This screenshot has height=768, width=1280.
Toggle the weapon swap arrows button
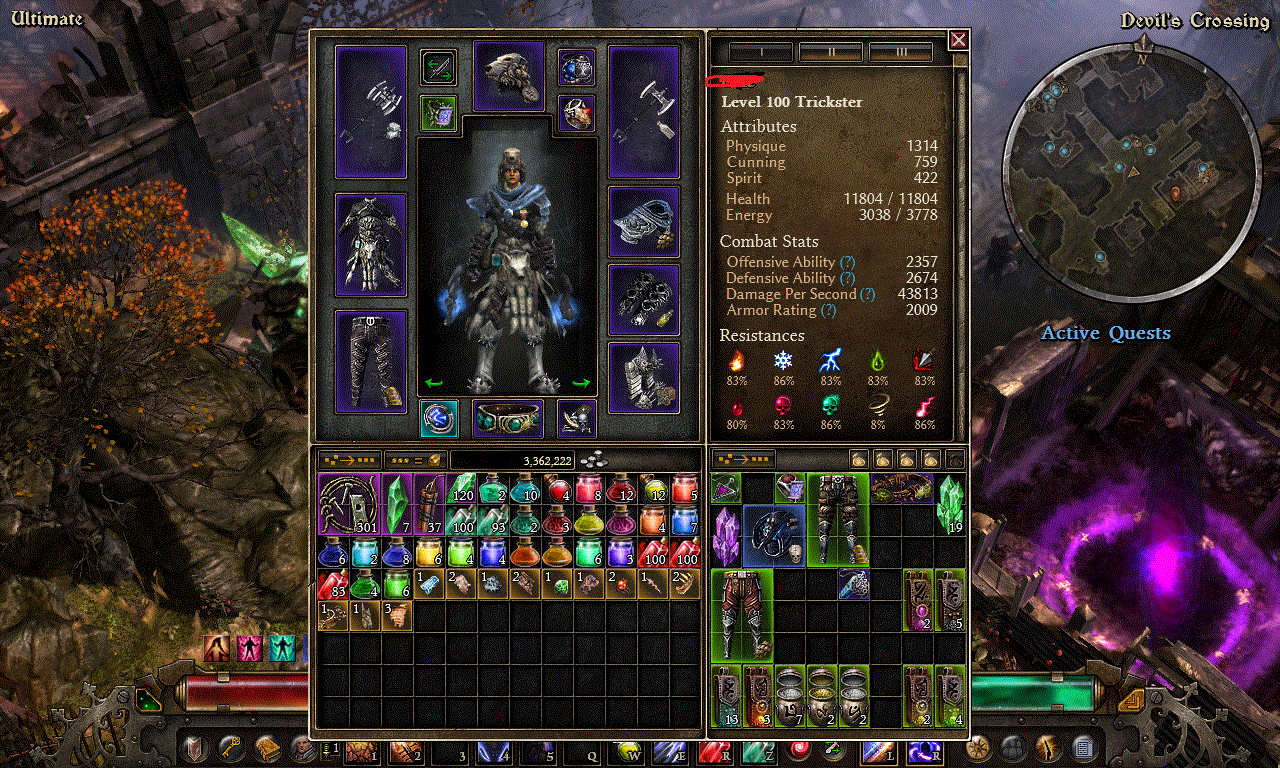click(x=438, y=68)
